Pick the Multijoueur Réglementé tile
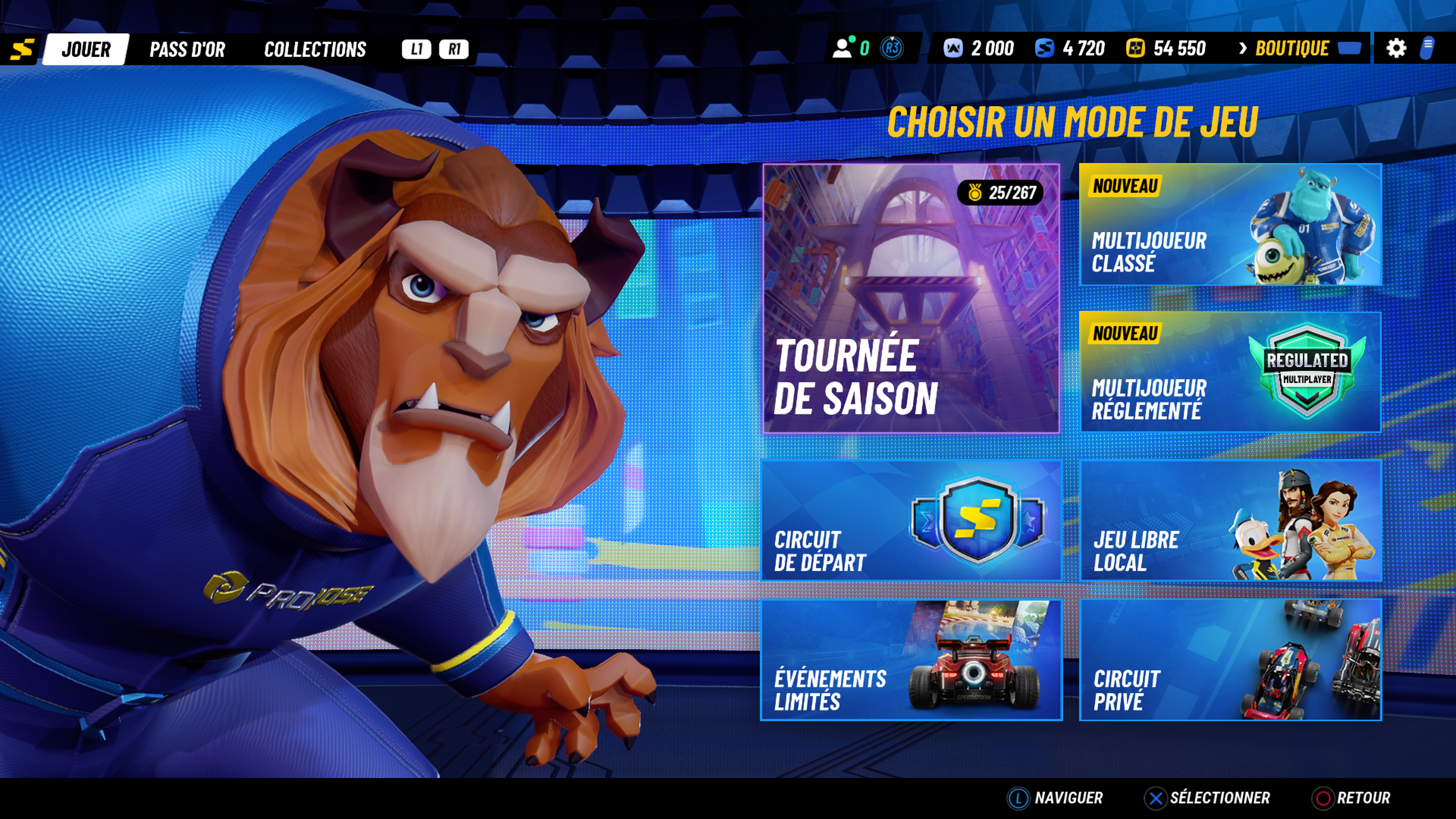Viewport: 1456px width, 819px height. (1230, 372)
